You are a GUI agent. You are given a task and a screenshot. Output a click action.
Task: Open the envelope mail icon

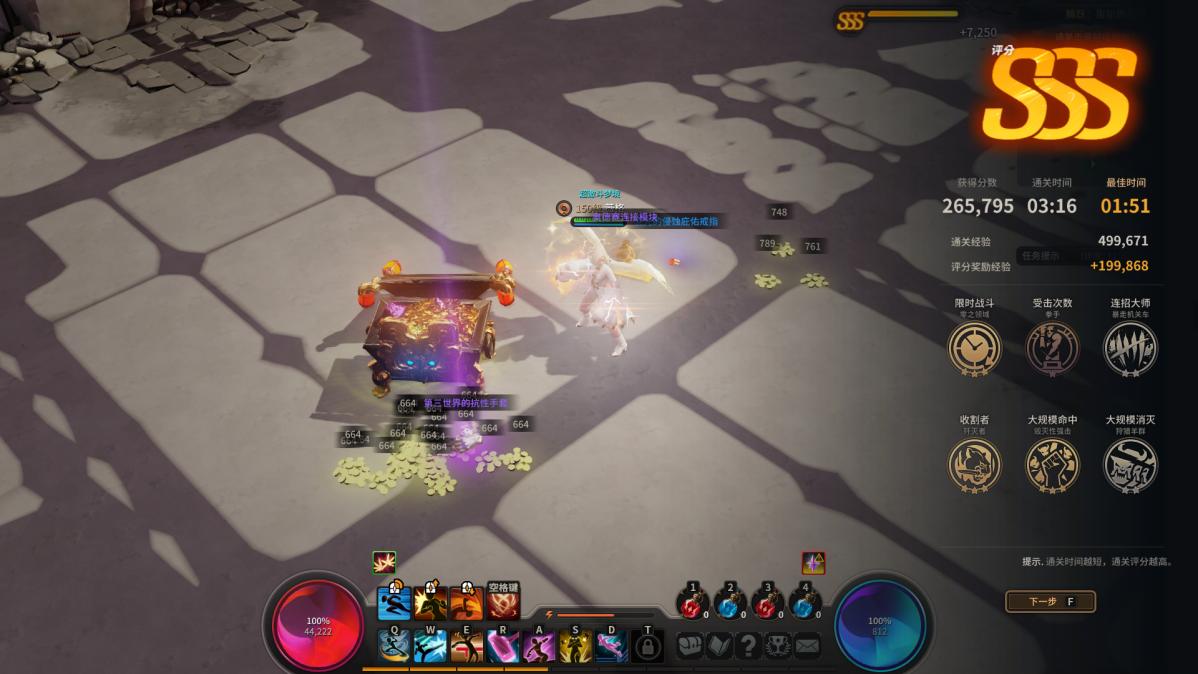click(x=806, y=645)
